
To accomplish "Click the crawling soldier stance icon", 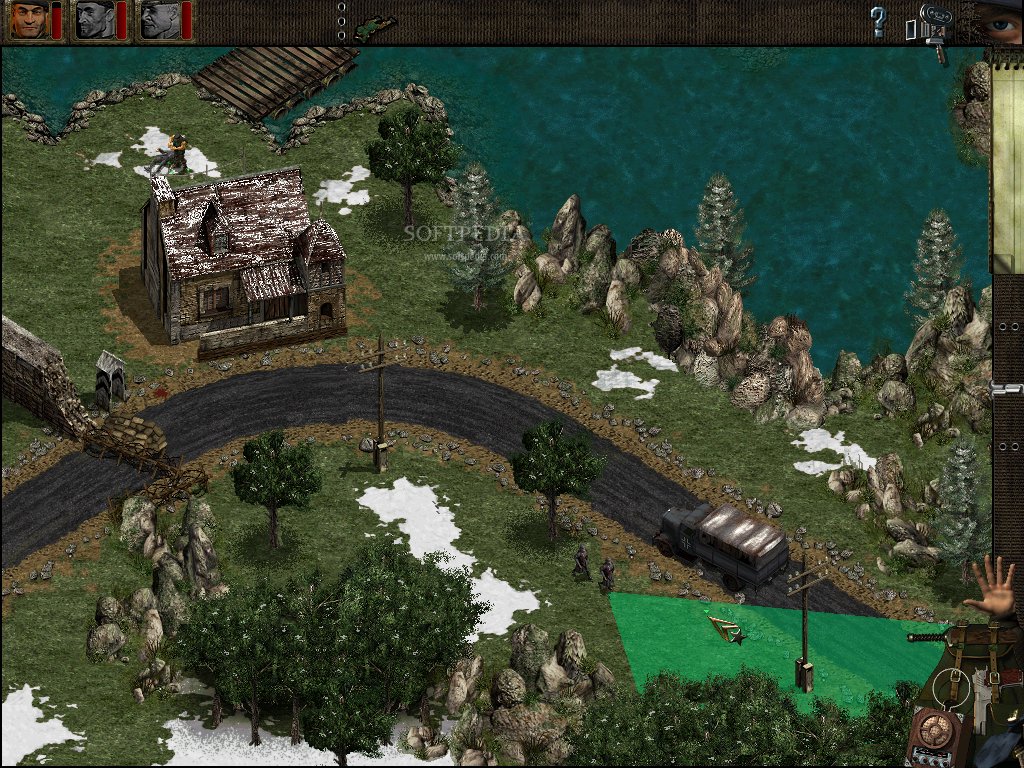I will (374, 25).
